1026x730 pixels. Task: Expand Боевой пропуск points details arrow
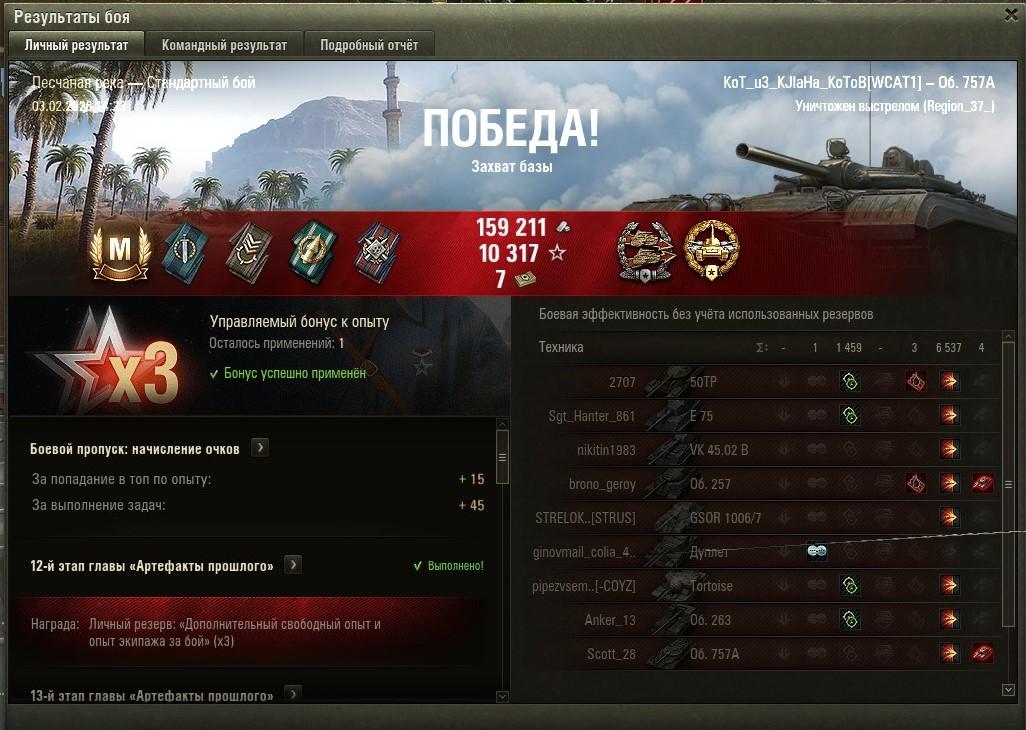260,448
